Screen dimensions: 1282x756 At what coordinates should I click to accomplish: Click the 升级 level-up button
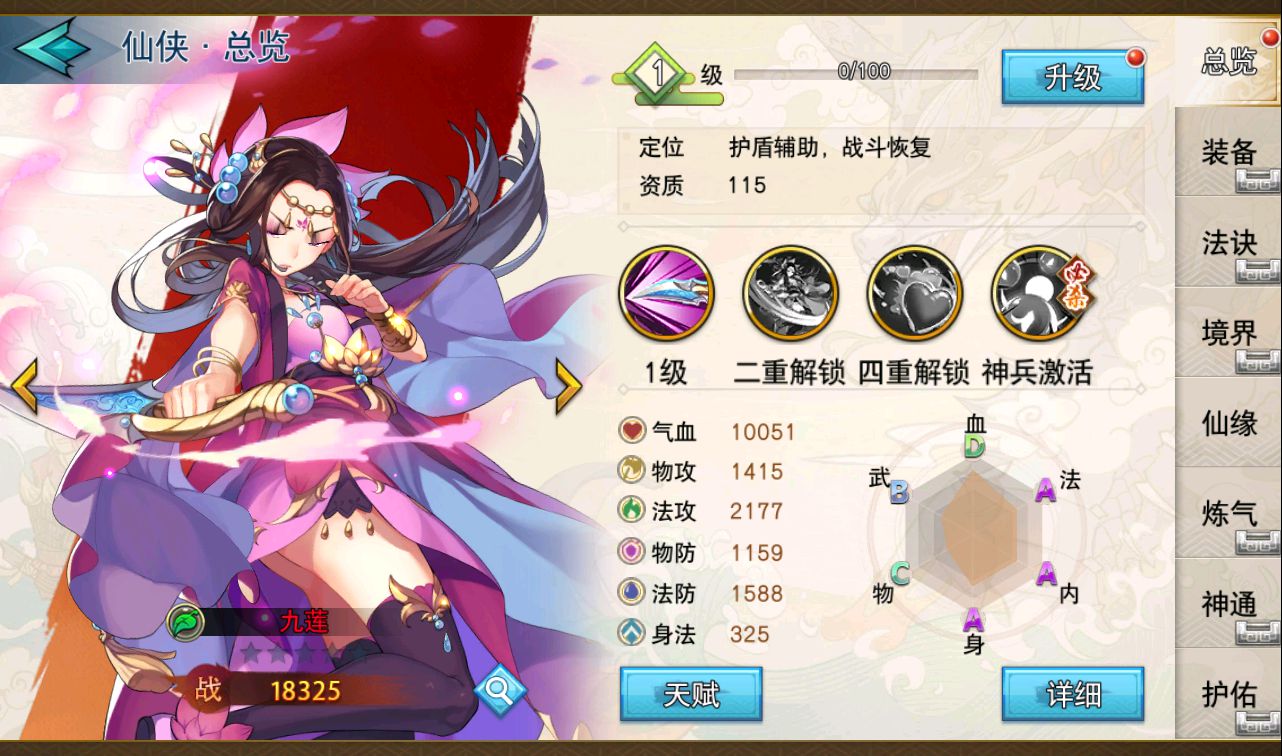[1072, 77]
